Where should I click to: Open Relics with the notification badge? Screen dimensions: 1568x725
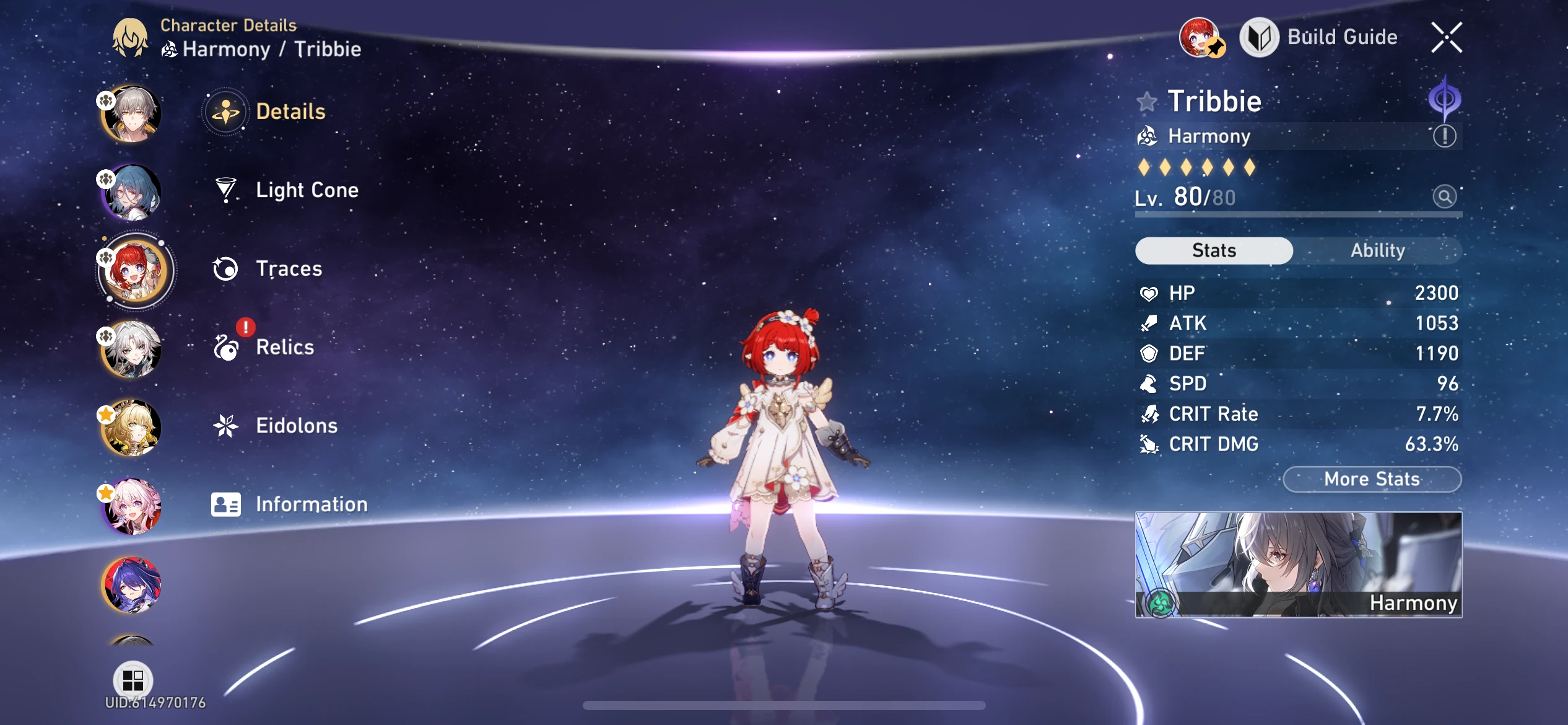[227, 347]
